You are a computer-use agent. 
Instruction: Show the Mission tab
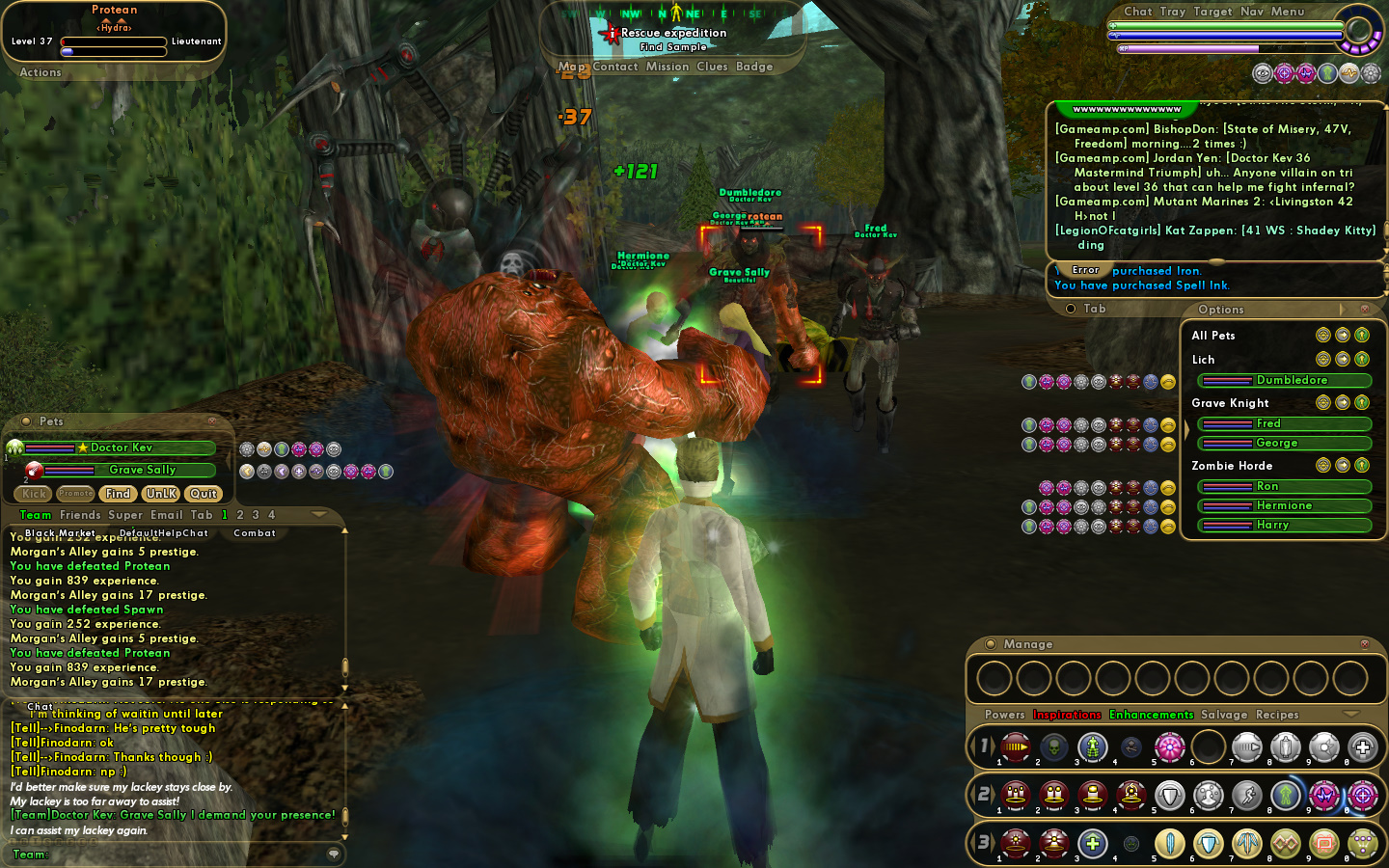667,67
